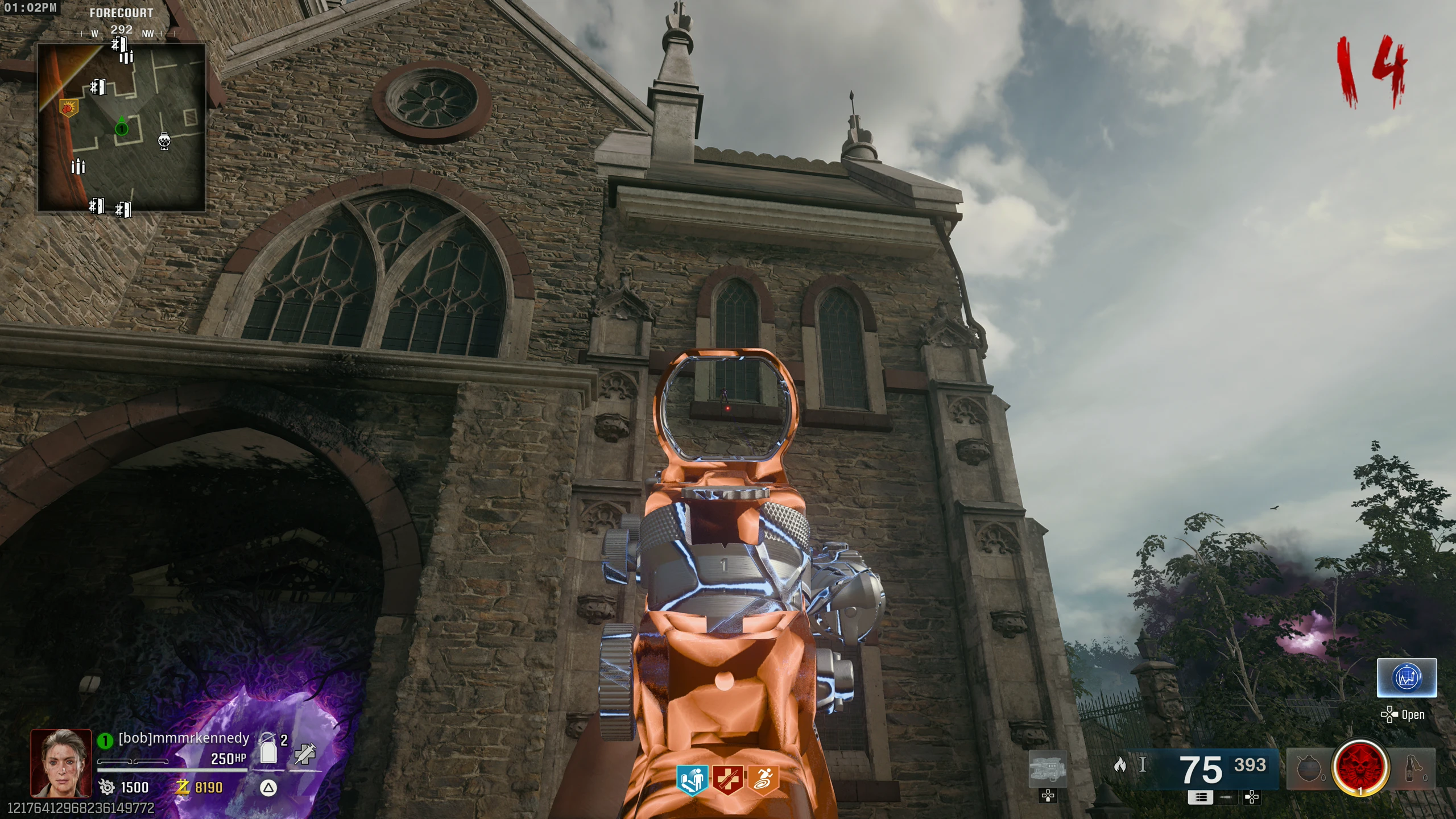
Task: Select the gear salvage icon
Action: pyautogui.click(x=107, y=787)
